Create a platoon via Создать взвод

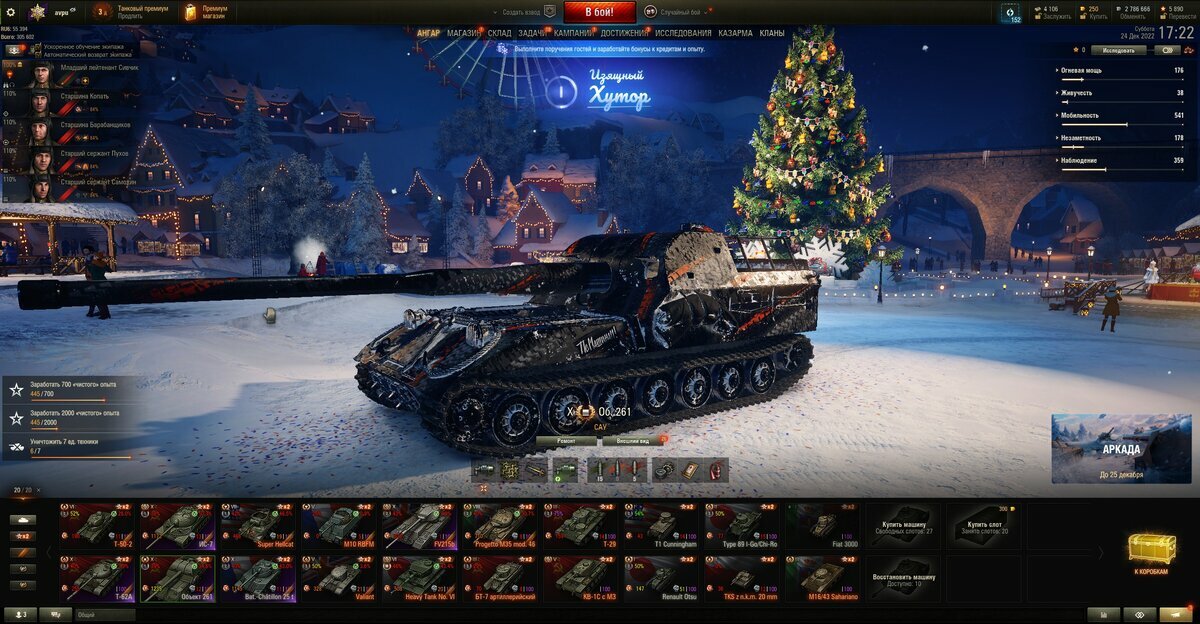pyautogui.click(x=524, y=12)
